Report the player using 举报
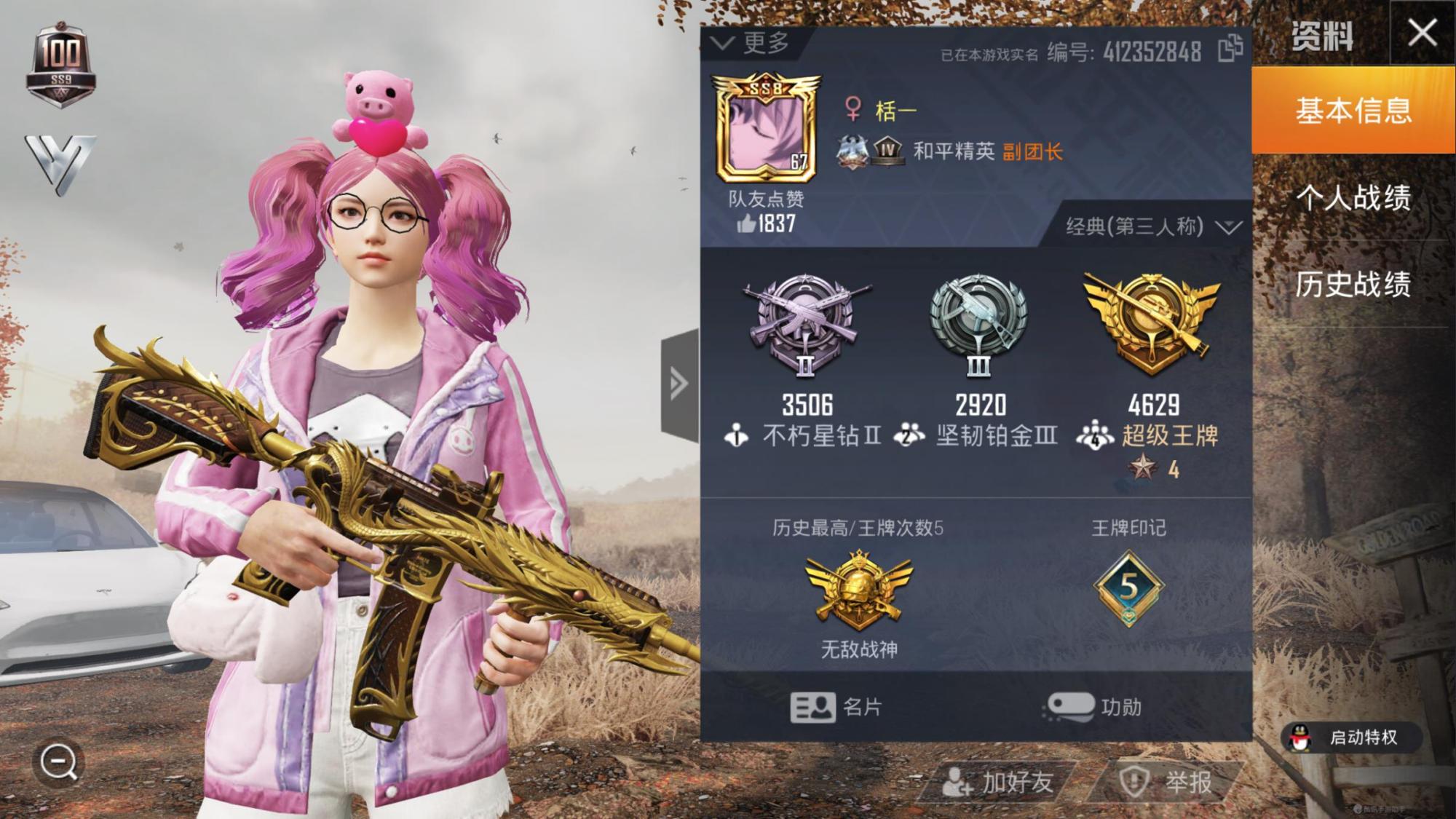This screenshot has width=1456, height=819. (x=1167, y=783)
